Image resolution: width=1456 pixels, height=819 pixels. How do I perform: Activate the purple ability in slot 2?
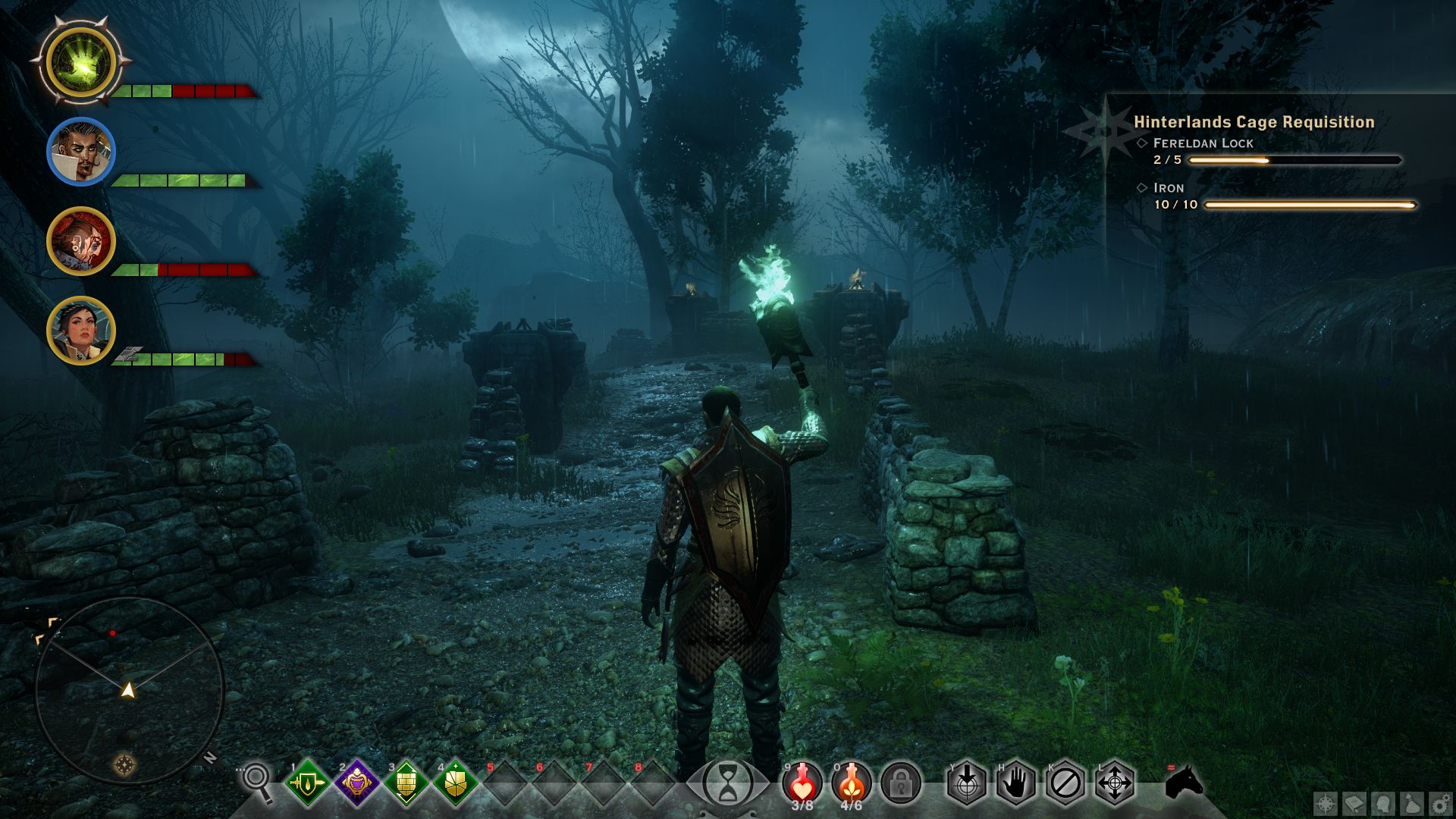click(x=356, y=783)
